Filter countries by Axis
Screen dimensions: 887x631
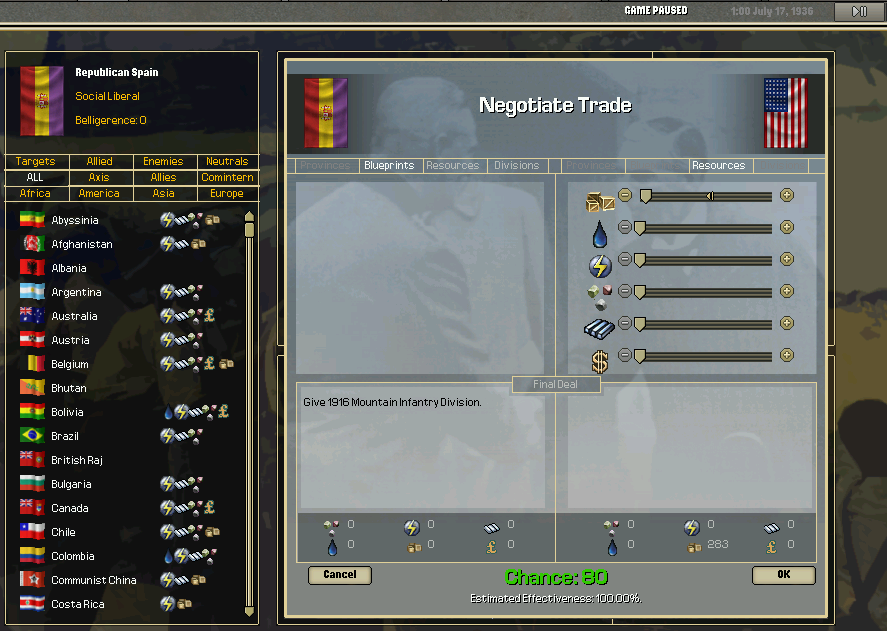pos(99,178)
